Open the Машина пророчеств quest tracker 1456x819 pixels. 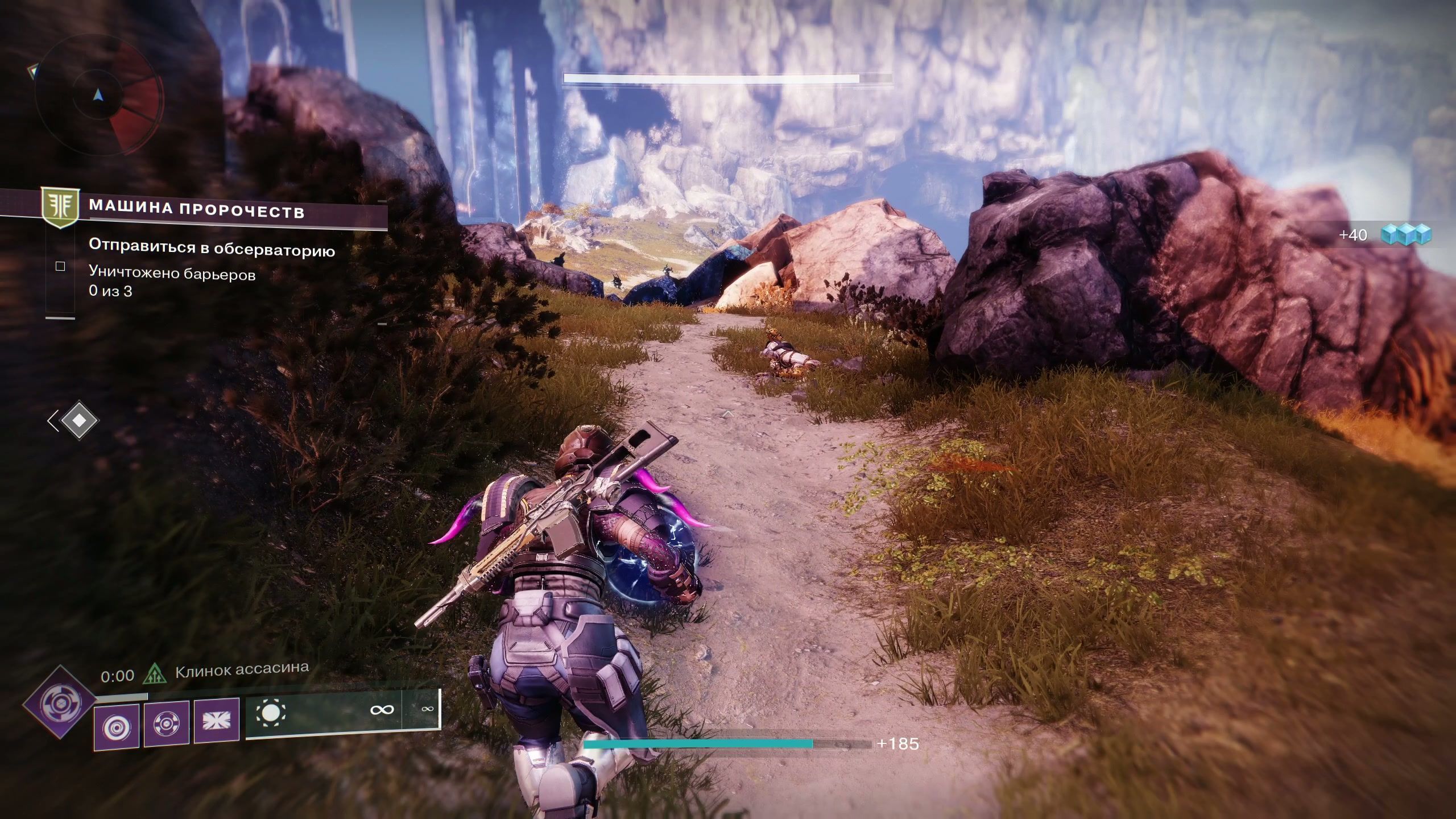196,210
